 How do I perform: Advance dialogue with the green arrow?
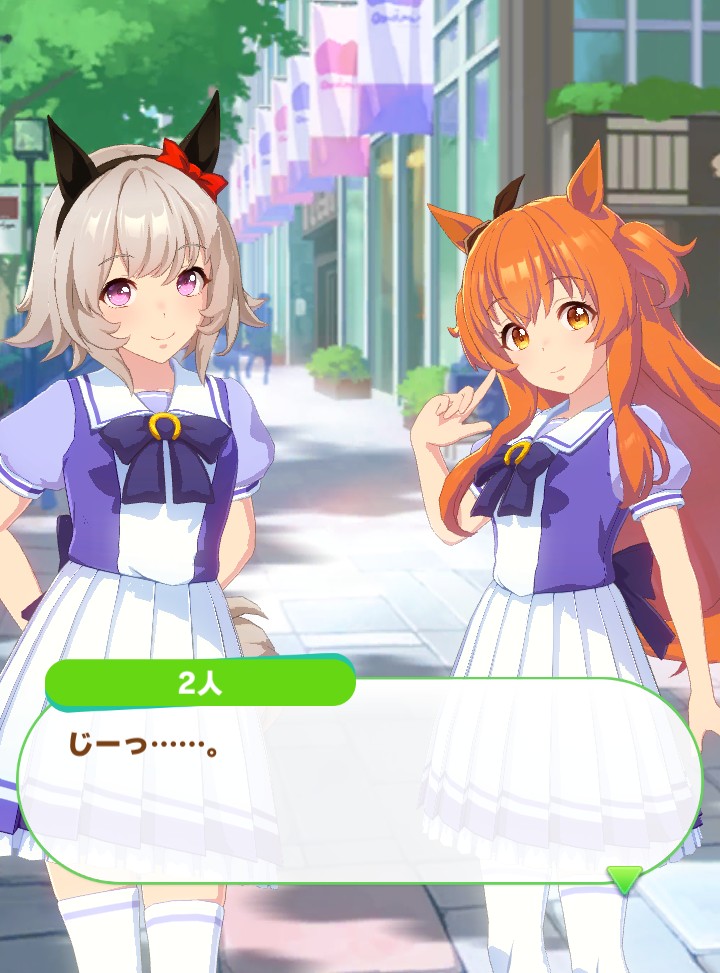click(625, 879)
